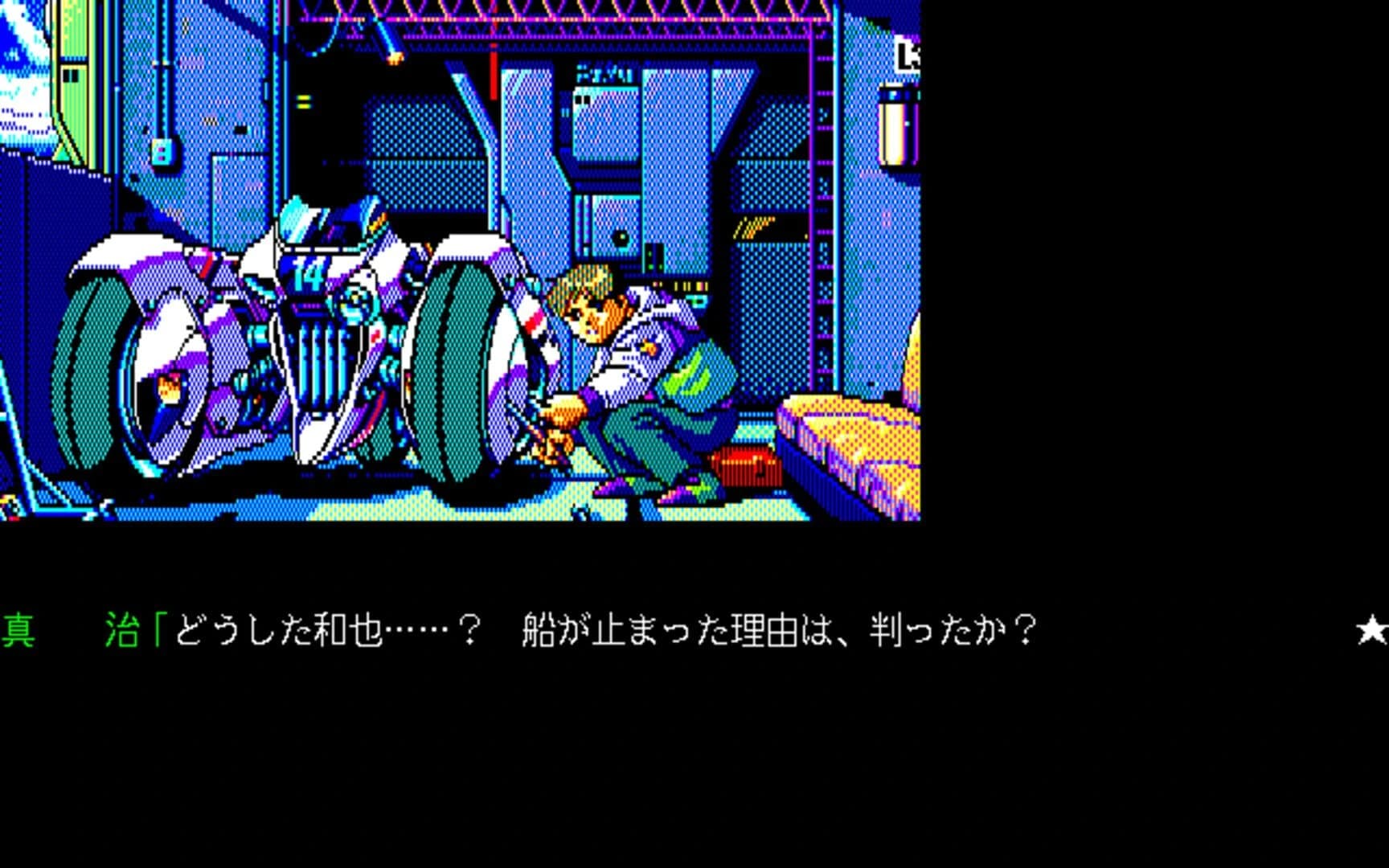Click the white emblem in the scene's top-right corner

[907, 50]
